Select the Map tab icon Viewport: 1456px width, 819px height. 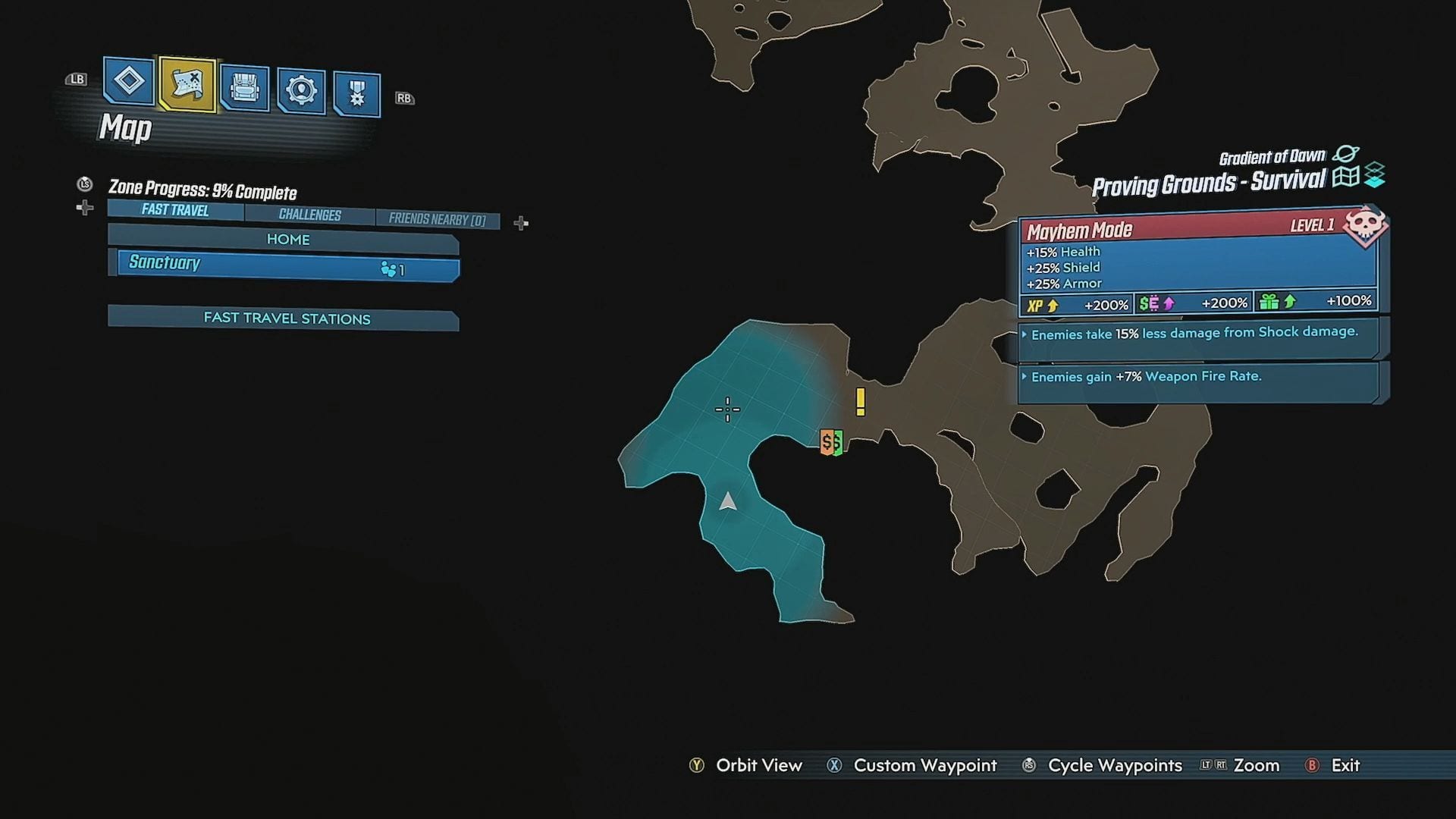tap(187, 84)
